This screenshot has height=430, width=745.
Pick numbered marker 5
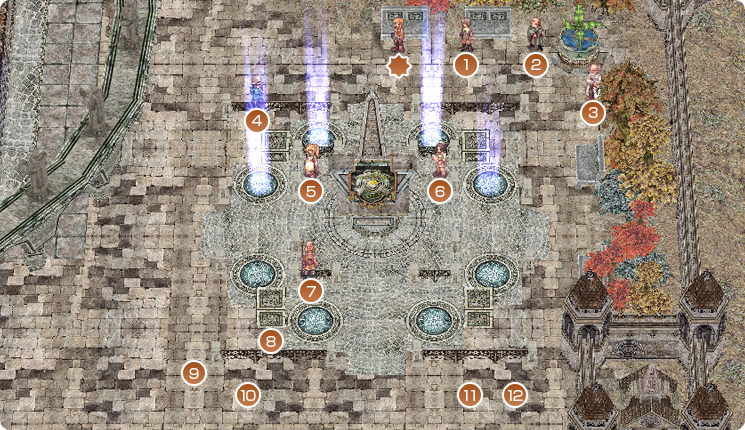(311, 189)
